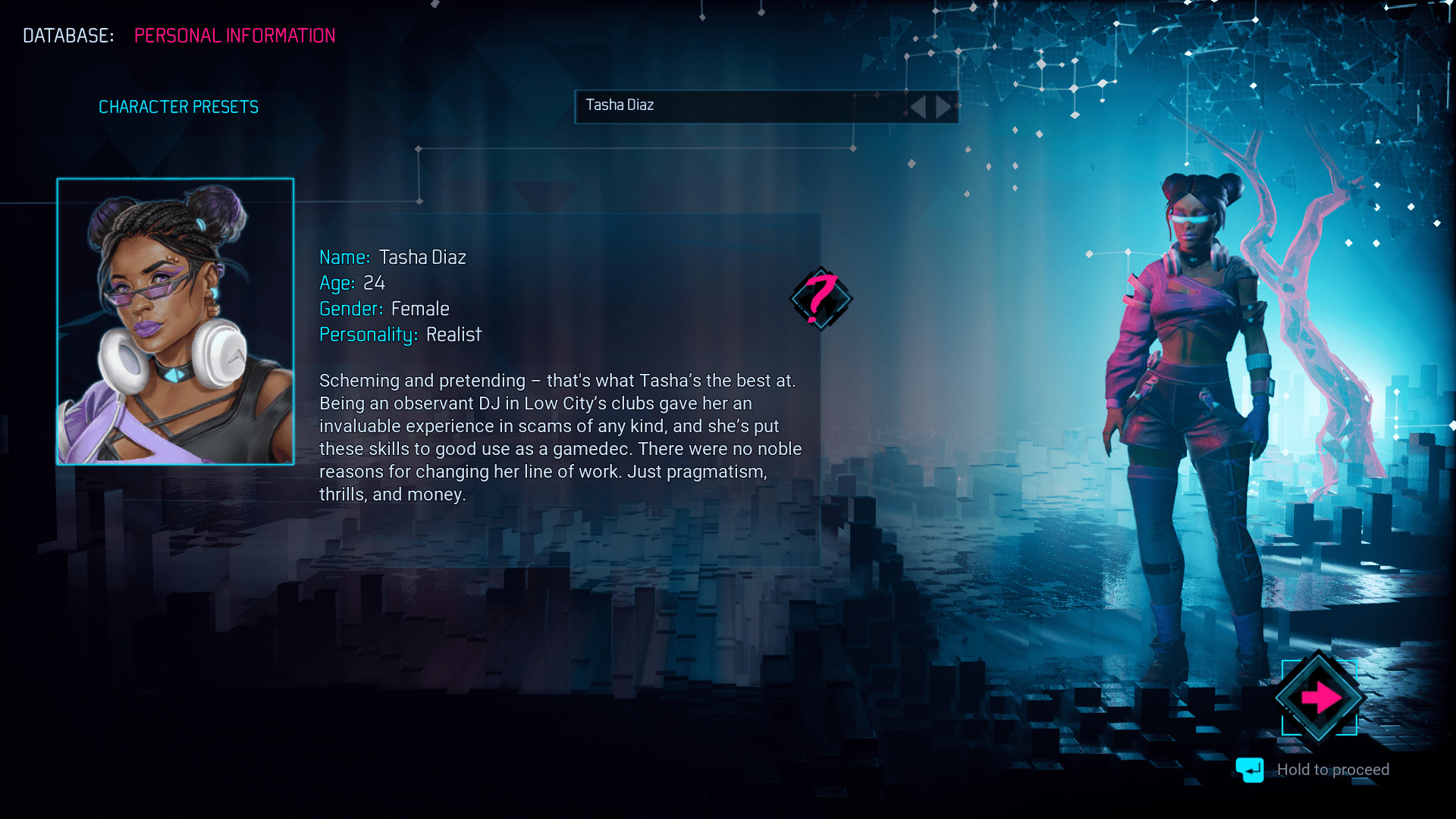This screenshot has width=1456, height=819.
Task: Switch the Personality value from Realist
Action: click(x=454, y=334)
